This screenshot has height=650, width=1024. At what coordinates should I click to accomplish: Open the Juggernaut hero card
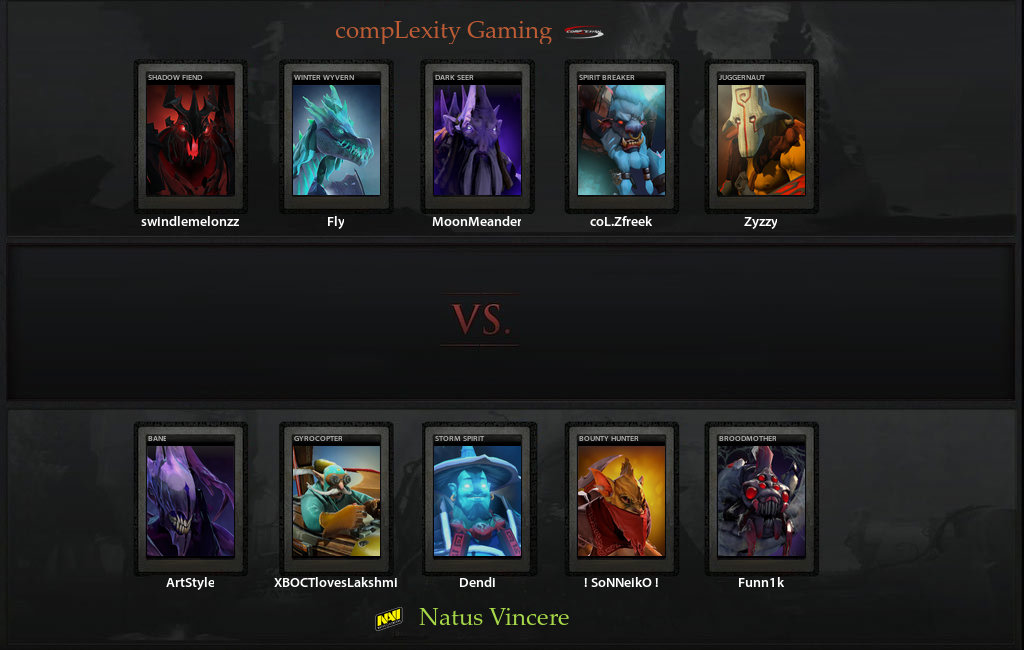761,136
